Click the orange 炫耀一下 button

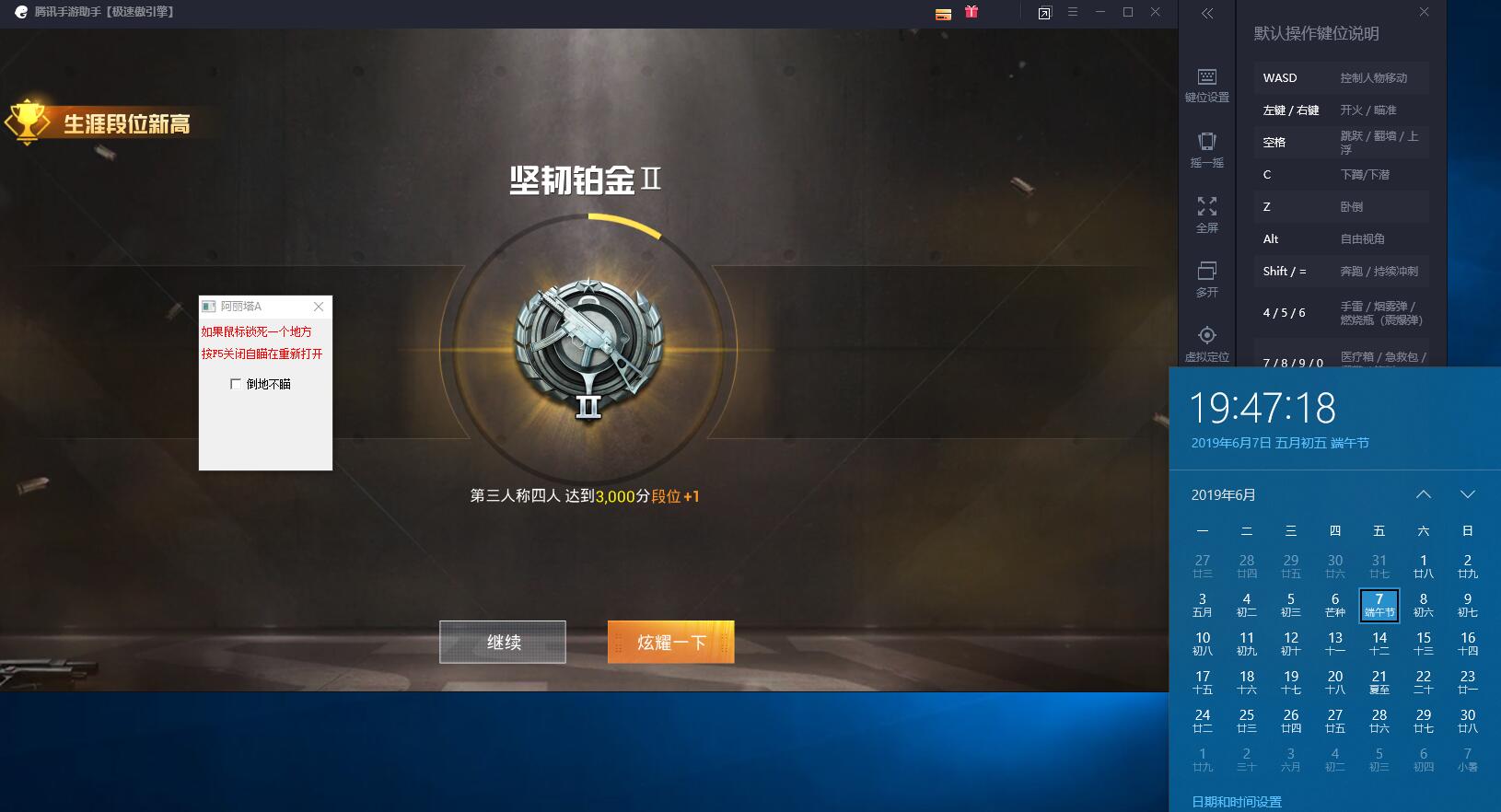pos(670,642)
